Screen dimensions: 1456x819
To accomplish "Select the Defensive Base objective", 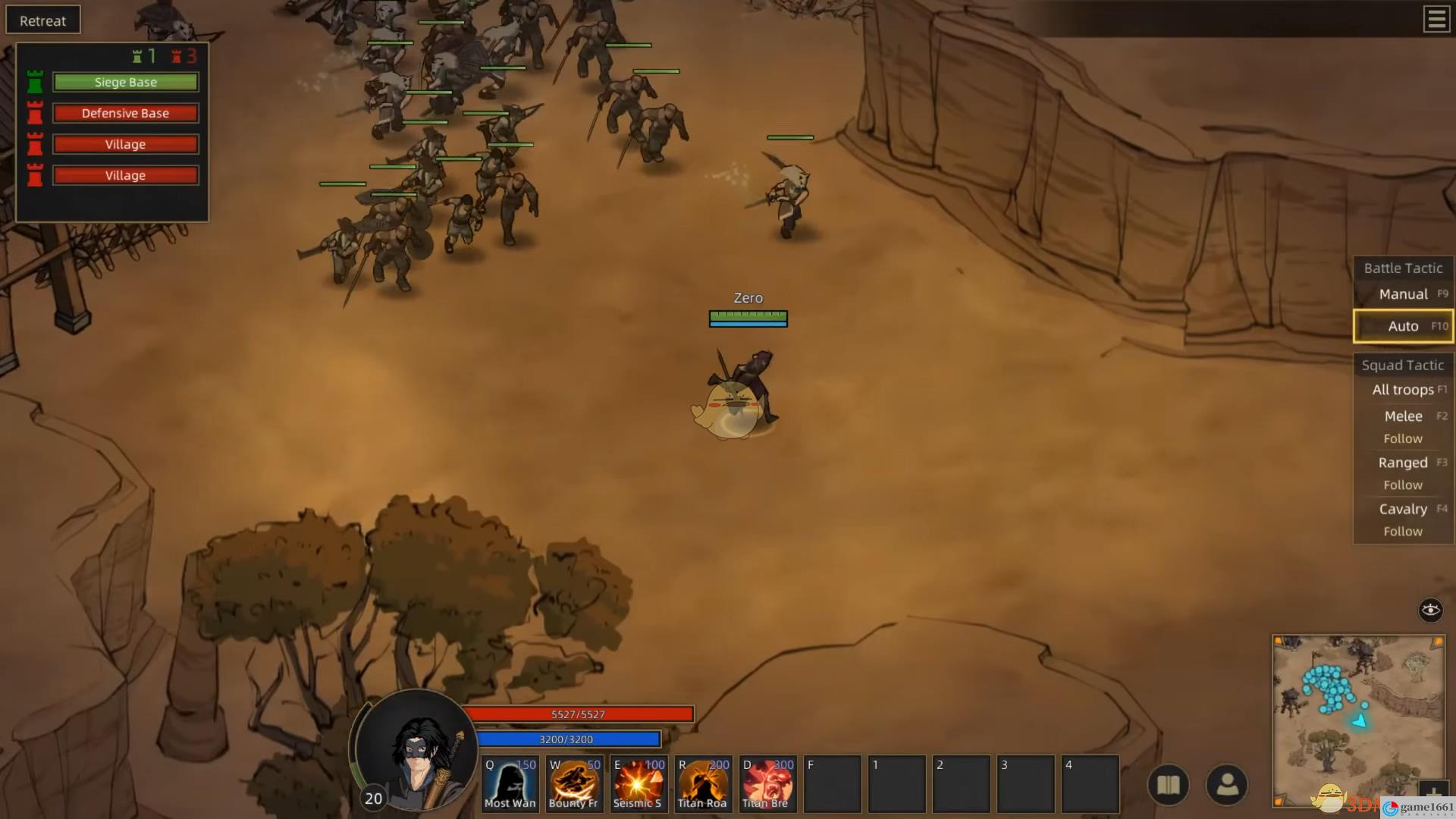I will pyautogui.click(x=125, y=113).
